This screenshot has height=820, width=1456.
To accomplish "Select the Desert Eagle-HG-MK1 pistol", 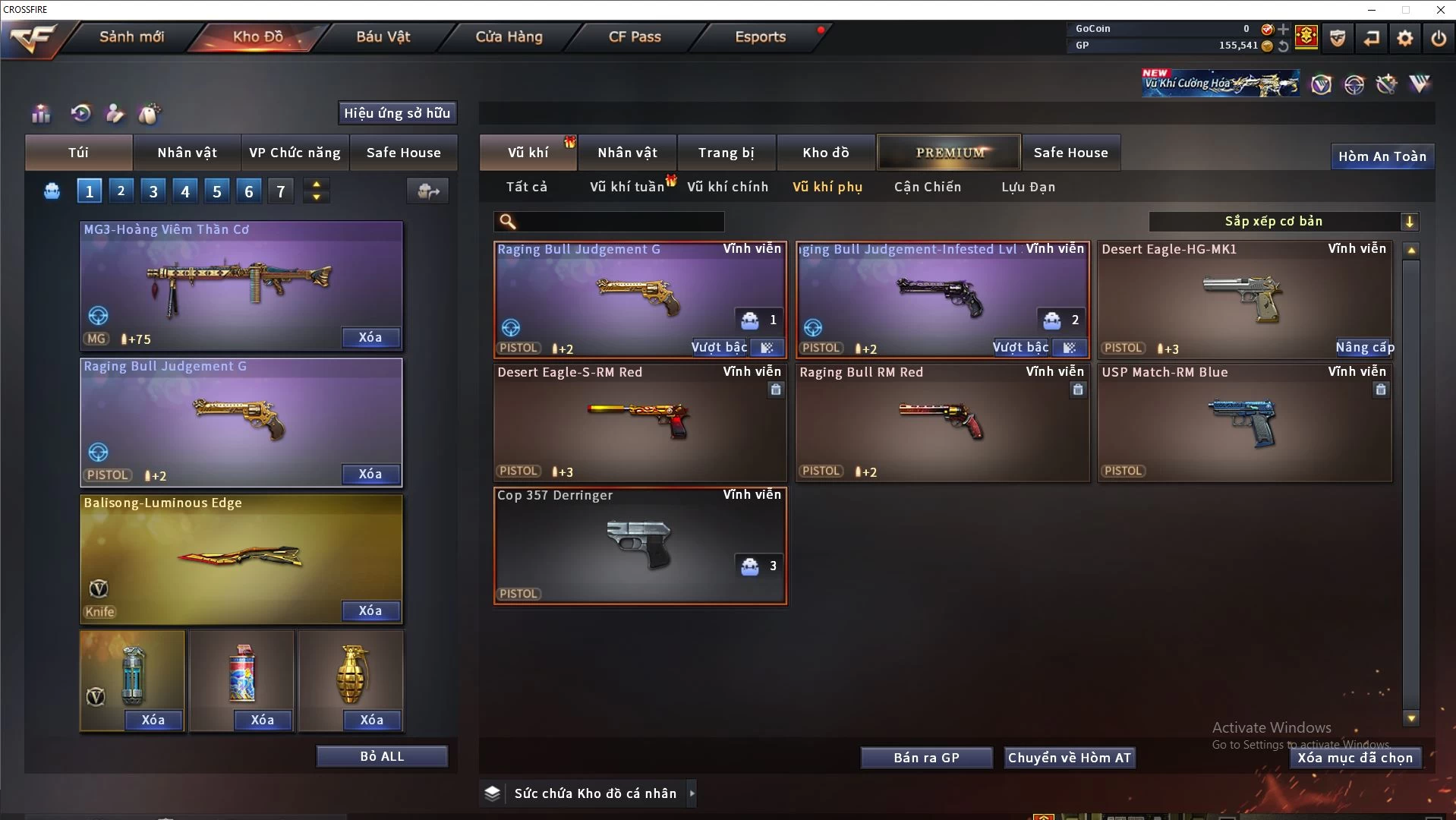I will coord(1244,299).
